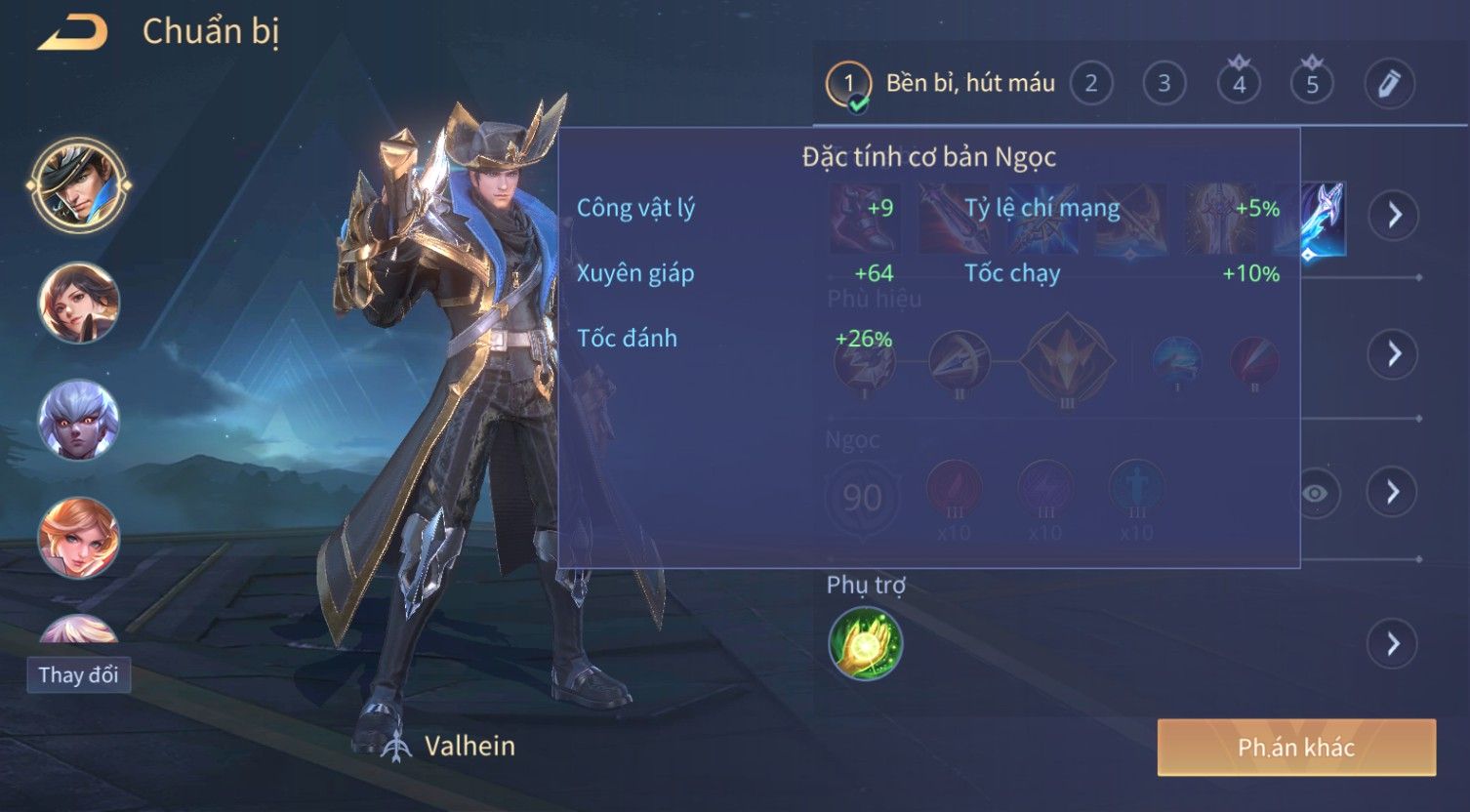Image resolution: width=1470 pixels, height=812 pixels.
Task: Pick the purple-haired hero portrait
Action: point(79,420)
